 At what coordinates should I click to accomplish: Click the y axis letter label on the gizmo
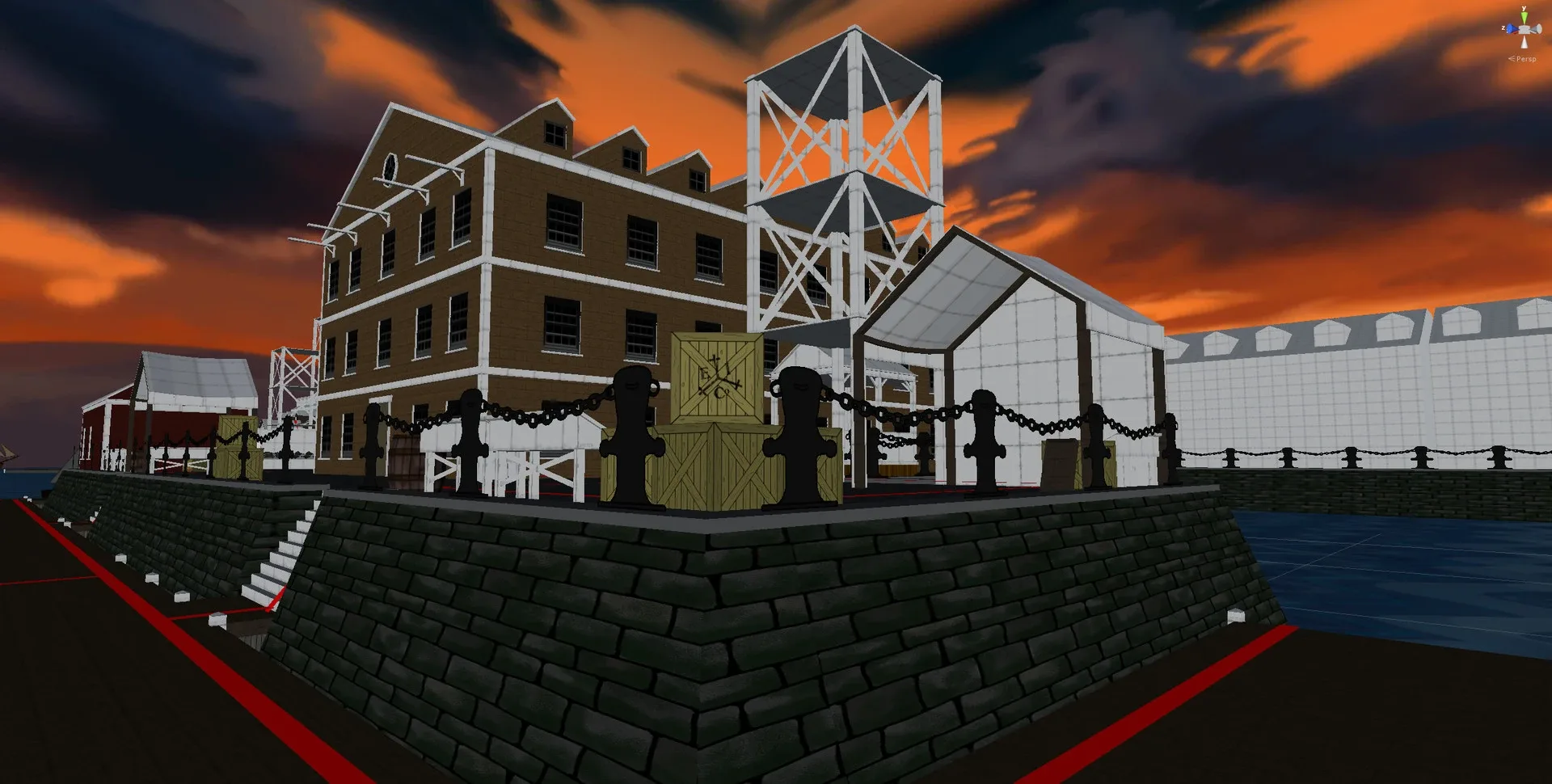point(1523,9)
